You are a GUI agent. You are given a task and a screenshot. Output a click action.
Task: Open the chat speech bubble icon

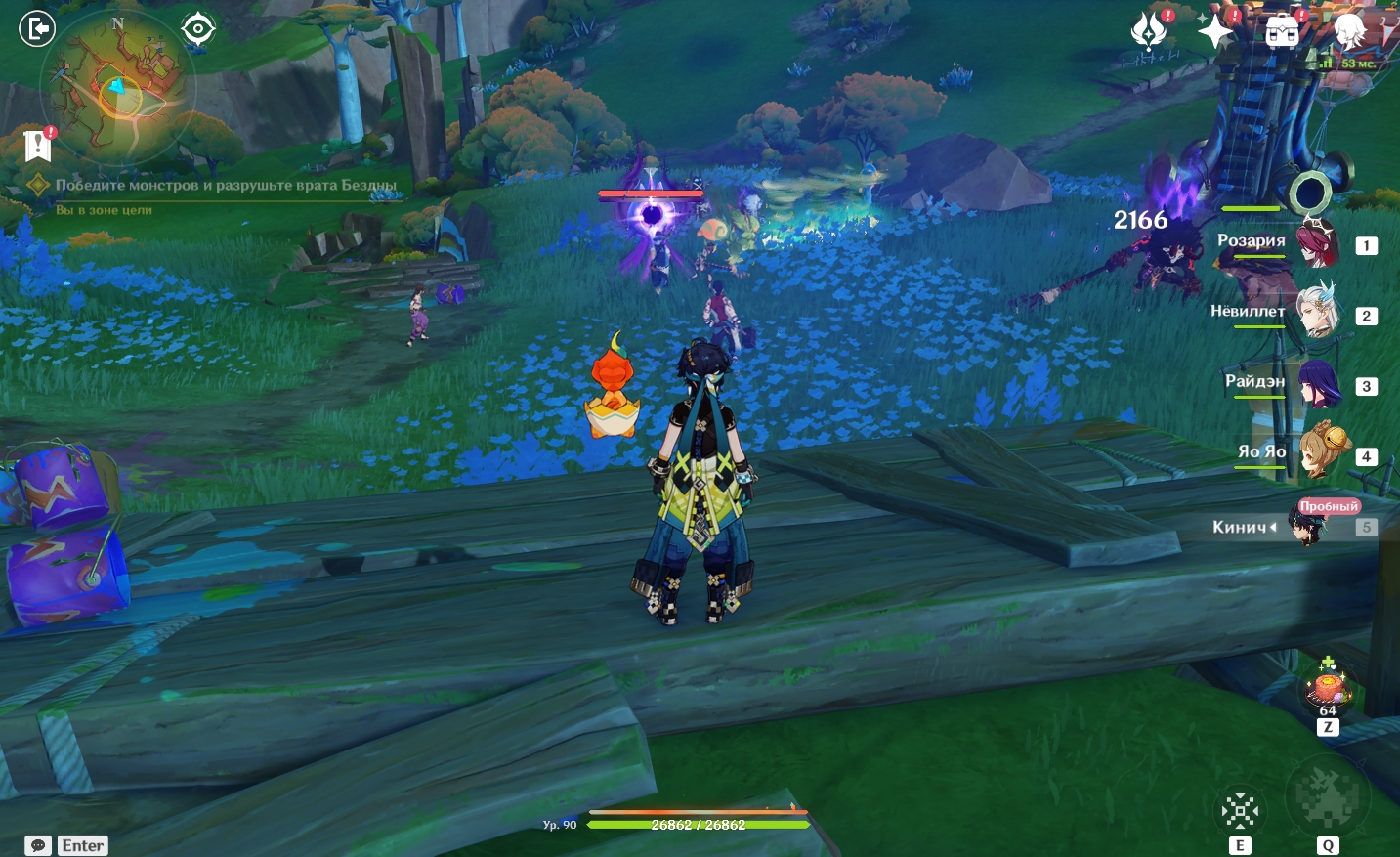(38, 845)
